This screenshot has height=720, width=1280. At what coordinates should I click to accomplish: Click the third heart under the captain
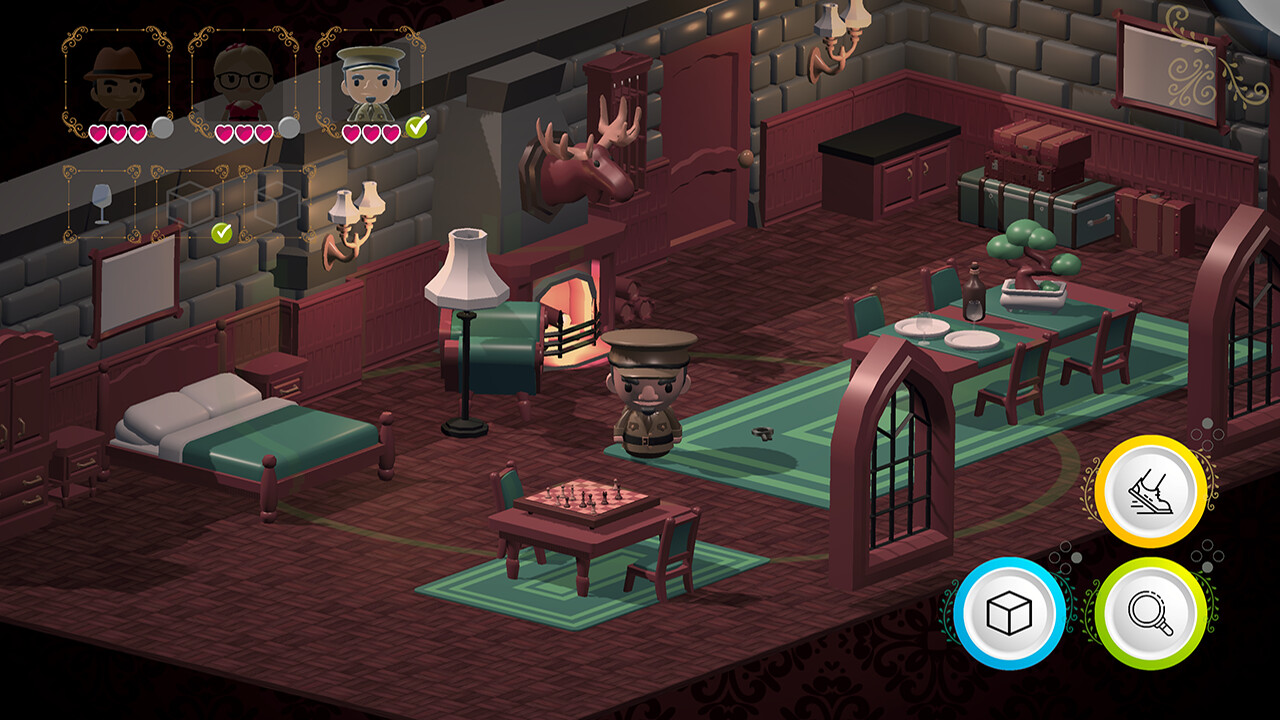pyautogui.click(x=392, y=131)
